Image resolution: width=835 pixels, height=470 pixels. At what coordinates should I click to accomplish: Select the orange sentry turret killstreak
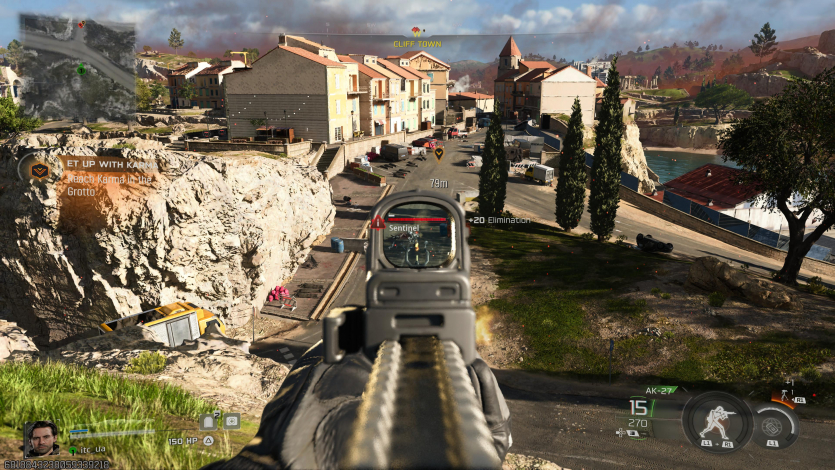tap(788, 393)
